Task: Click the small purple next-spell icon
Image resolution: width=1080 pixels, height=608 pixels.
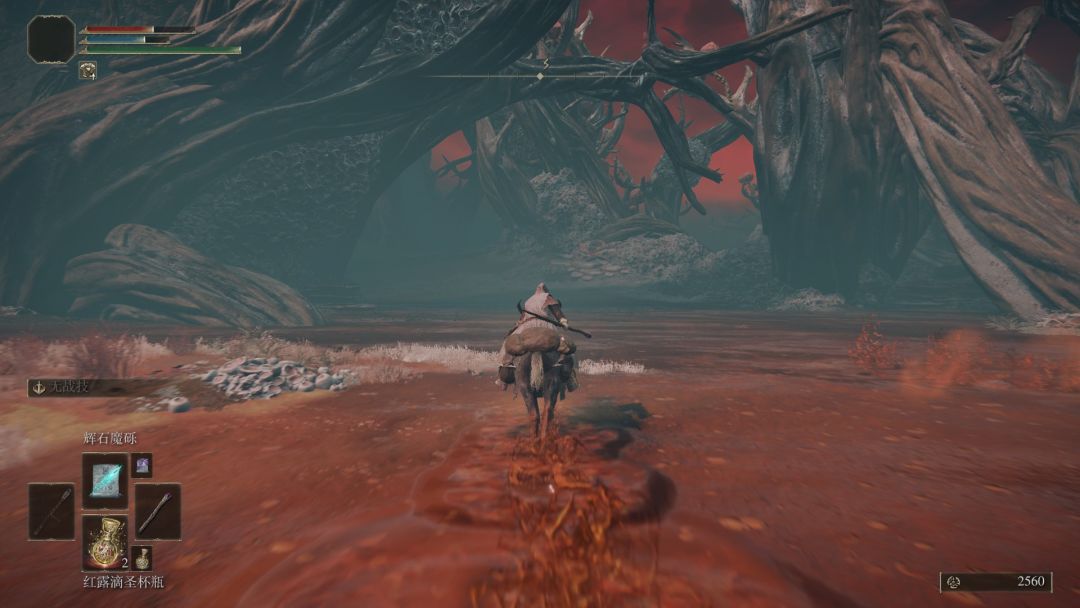Action: [142, 465]
